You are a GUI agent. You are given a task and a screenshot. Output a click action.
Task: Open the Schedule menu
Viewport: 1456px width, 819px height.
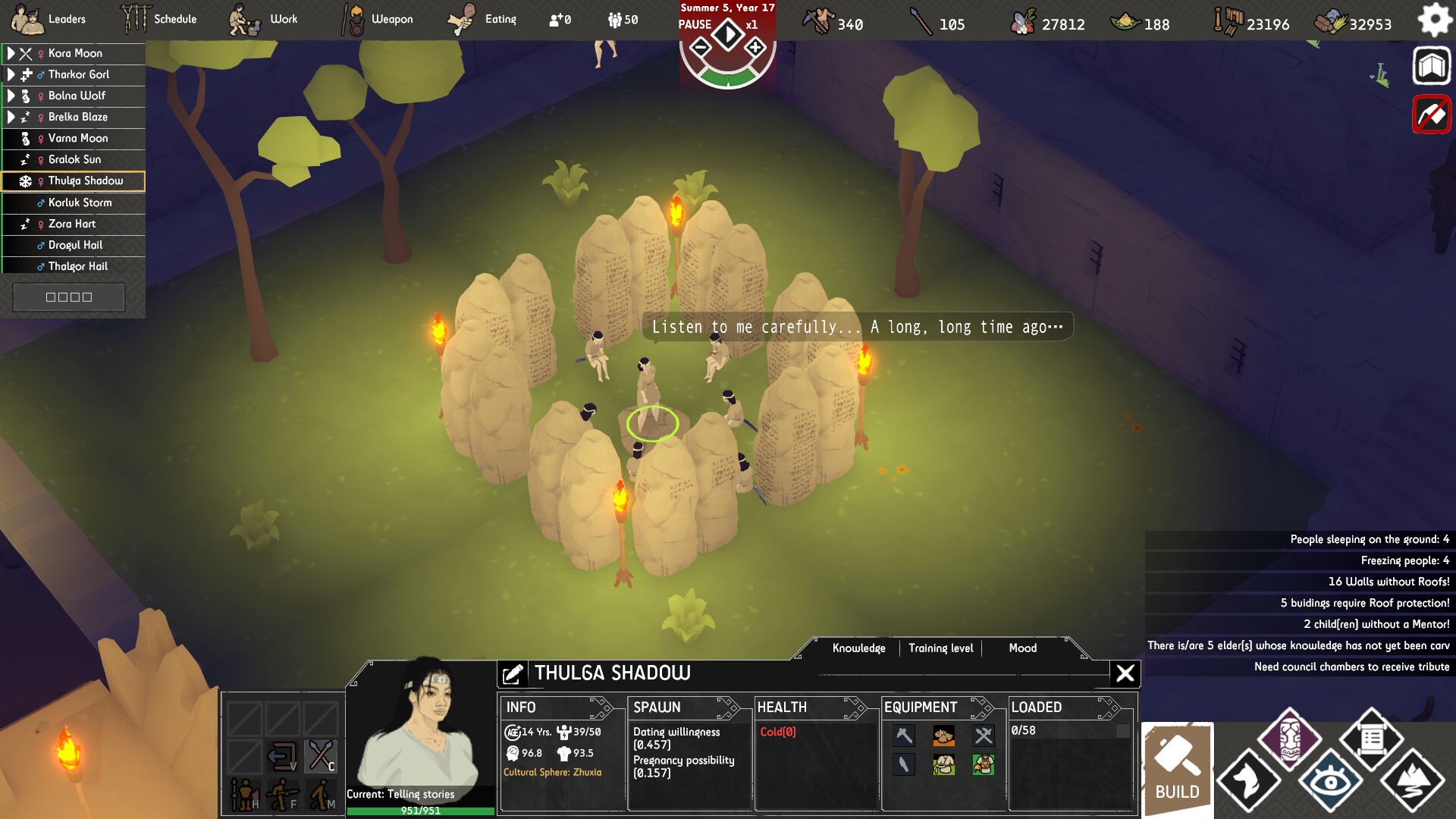point(159,19)
